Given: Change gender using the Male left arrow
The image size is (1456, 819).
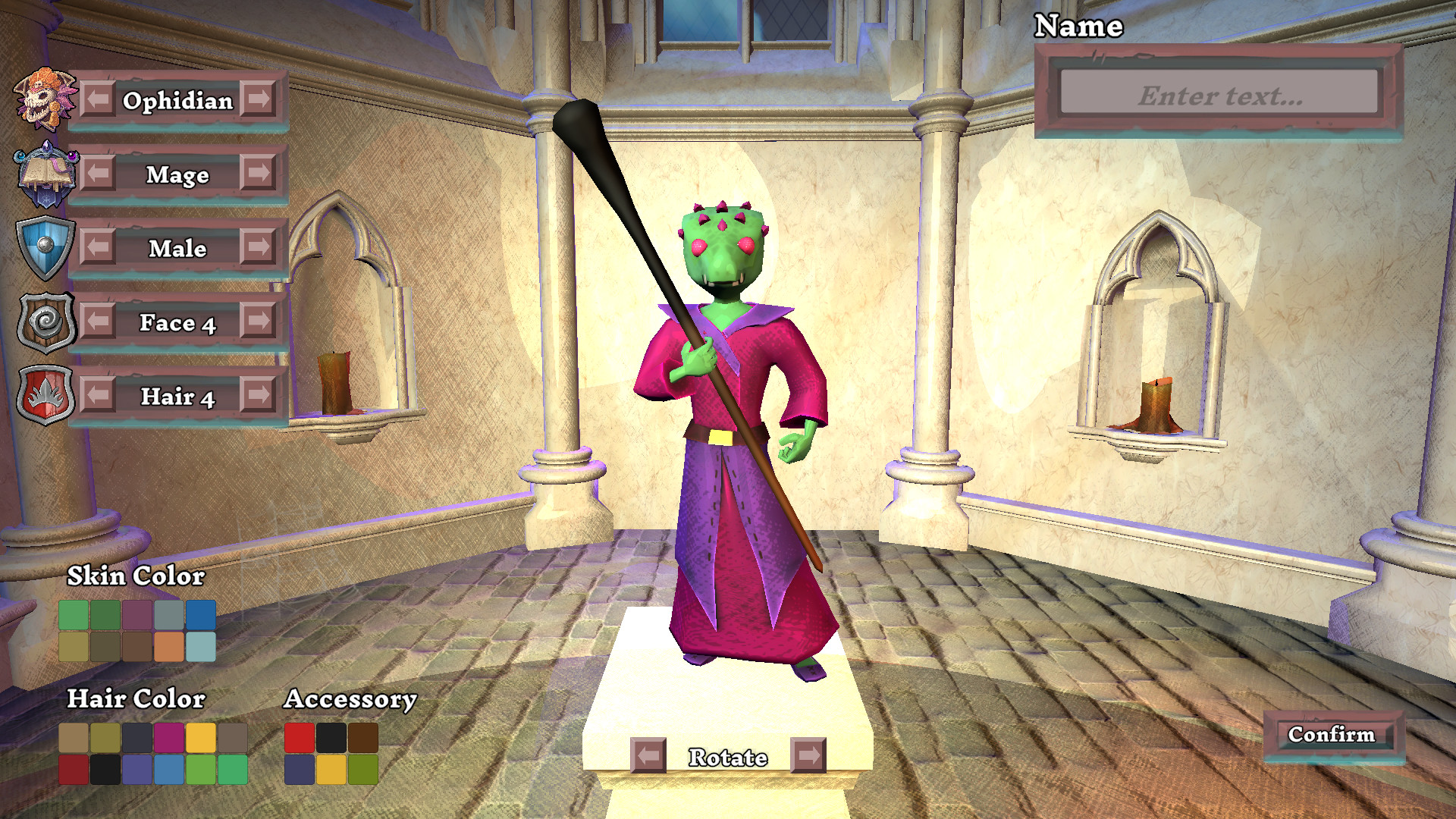Looking at the screenshot, I should click(95, 249).
